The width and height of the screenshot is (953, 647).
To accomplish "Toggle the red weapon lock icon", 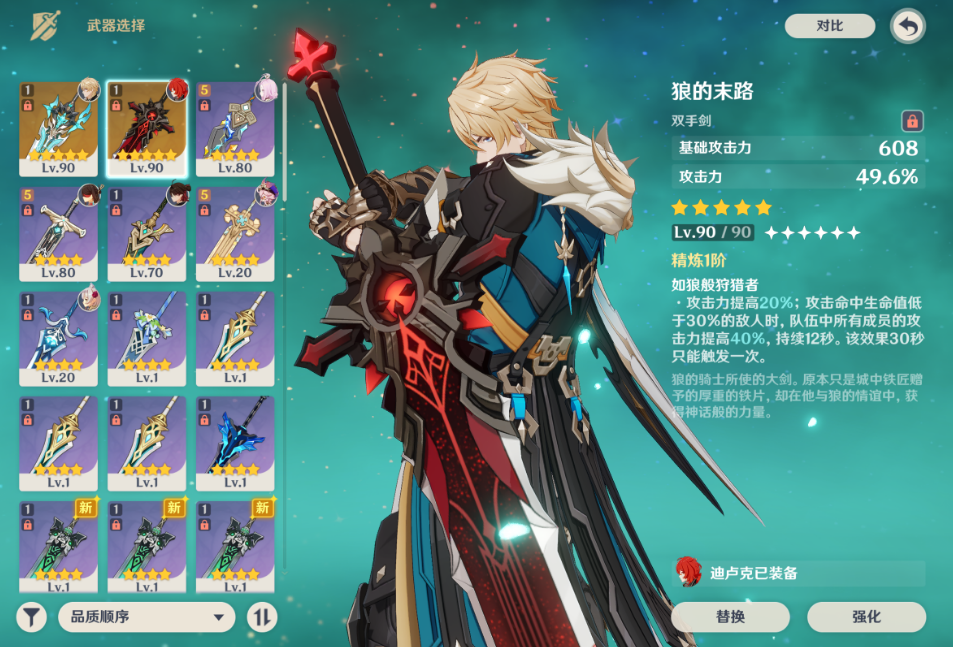I will [x=911, y=121].
